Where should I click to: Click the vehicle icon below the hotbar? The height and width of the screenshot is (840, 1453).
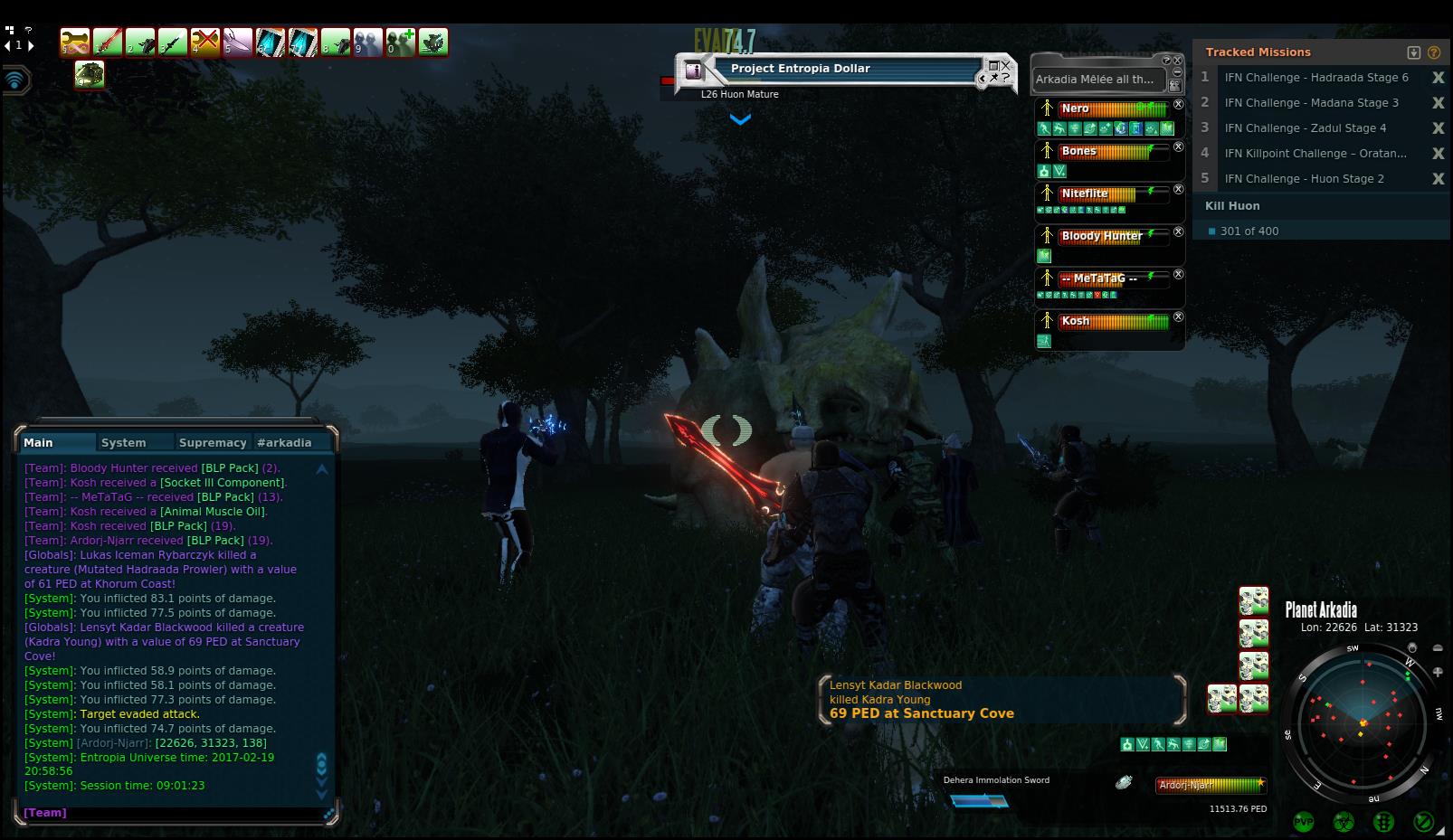(89, 75)
